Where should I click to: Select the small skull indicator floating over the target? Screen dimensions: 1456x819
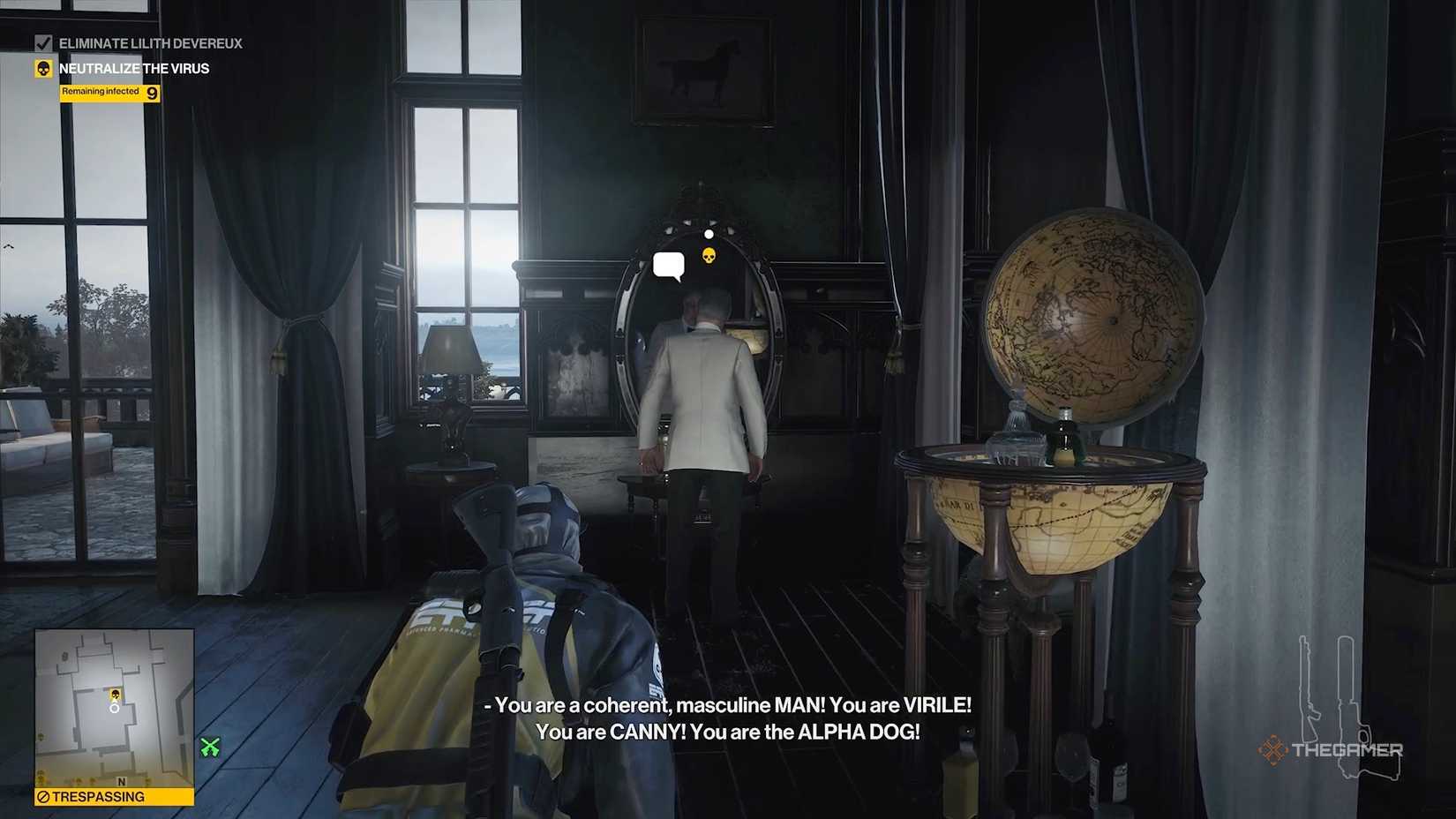(709, 258)
